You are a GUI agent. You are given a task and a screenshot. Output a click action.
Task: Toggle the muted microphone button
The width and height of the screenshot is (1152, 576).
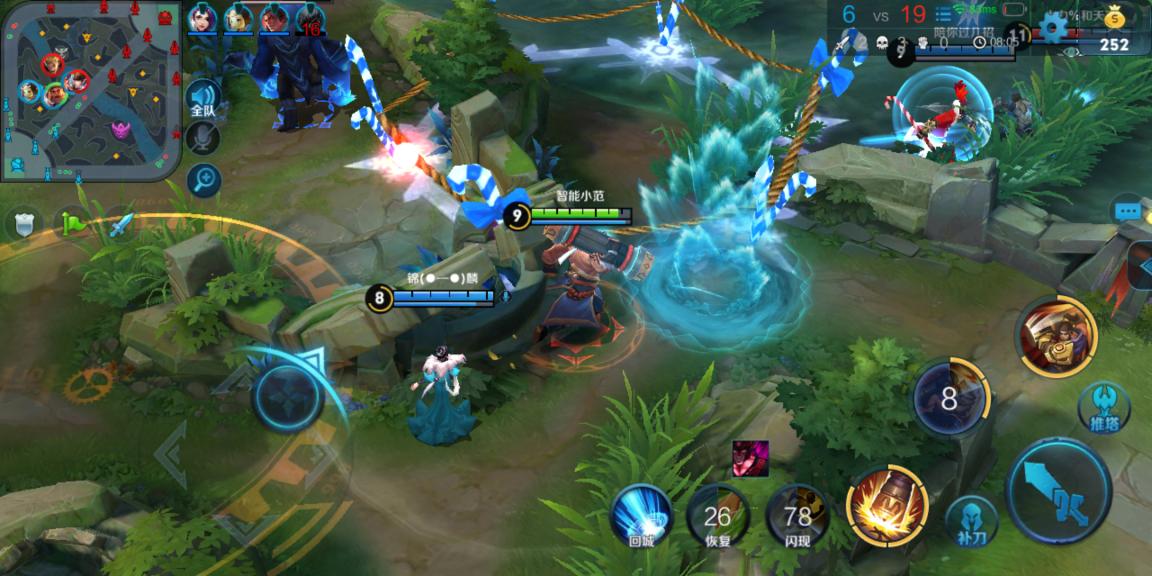tap(203, 139)
